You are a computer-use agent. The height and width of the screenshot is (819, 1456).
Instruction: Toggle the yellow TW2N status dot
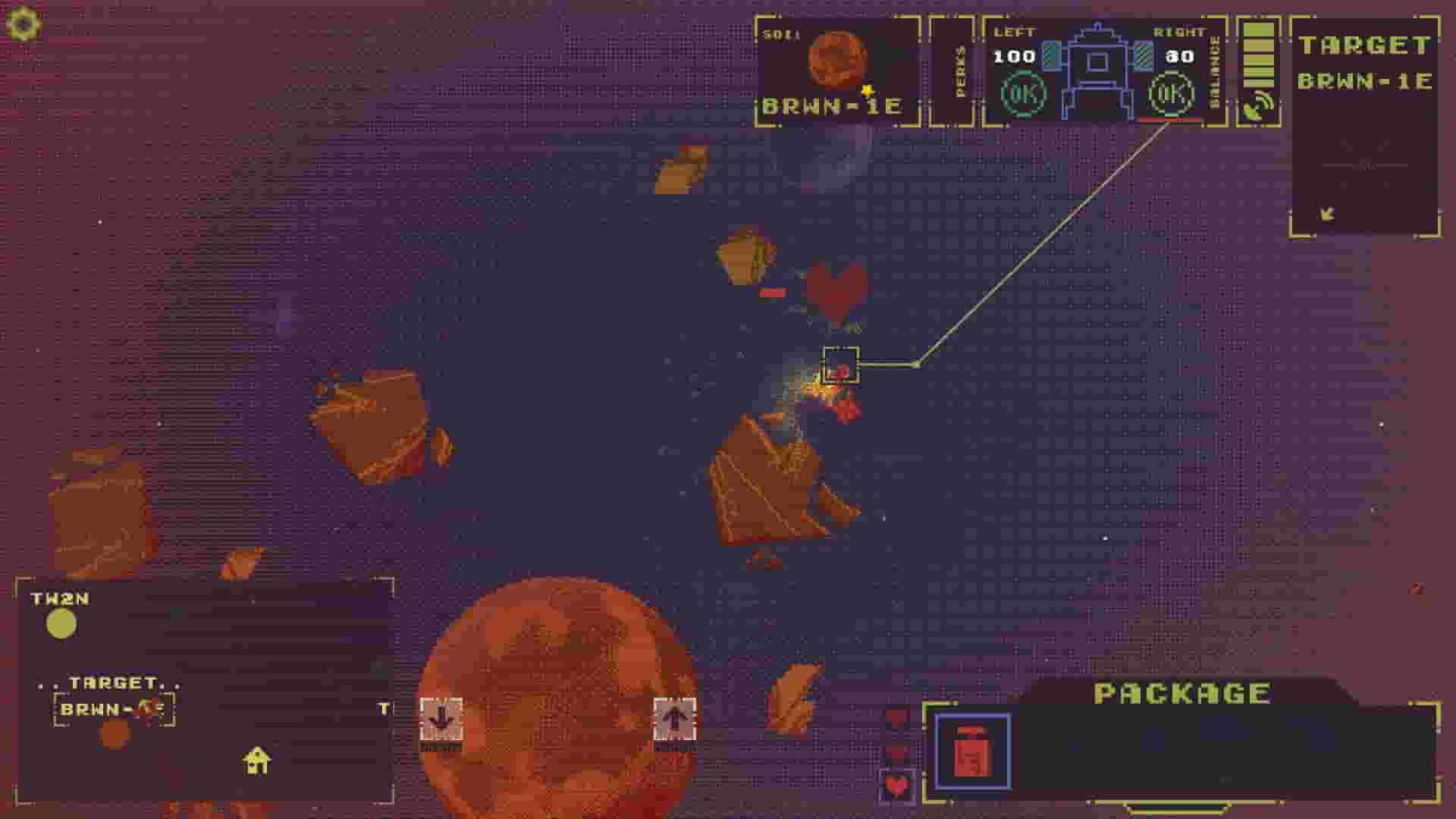pos(59,624)
